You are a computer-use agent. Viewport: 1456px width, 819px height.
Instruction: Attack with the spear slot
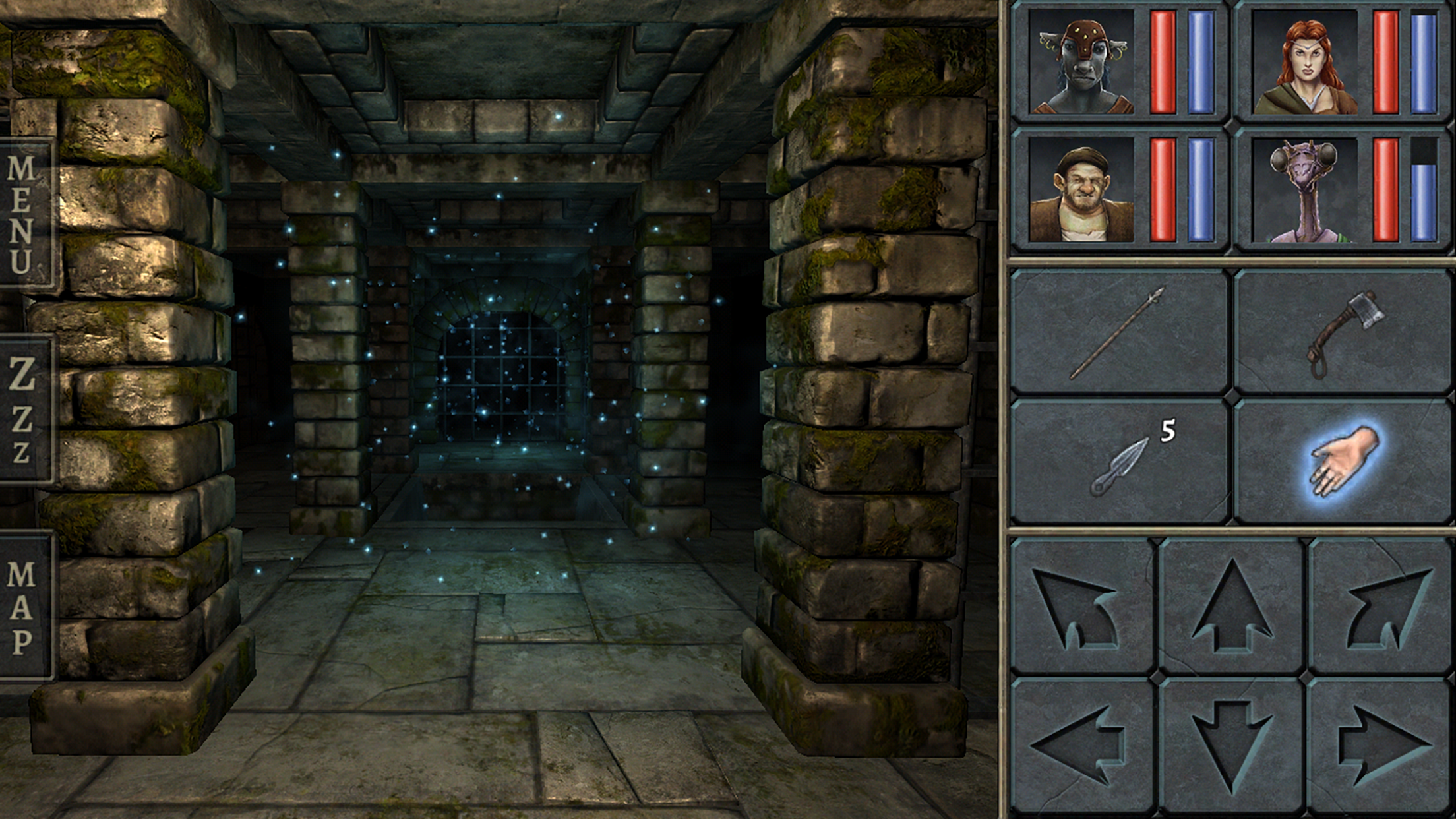(x=1118, y=332)
